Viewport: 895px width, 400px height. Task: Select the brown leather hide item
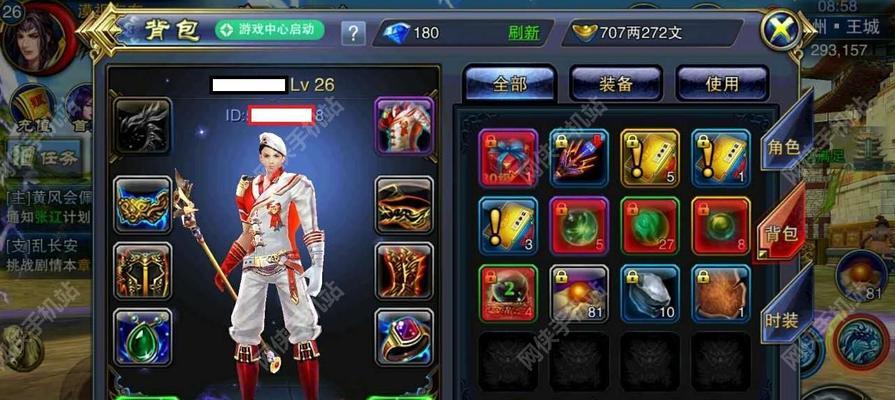721,293
